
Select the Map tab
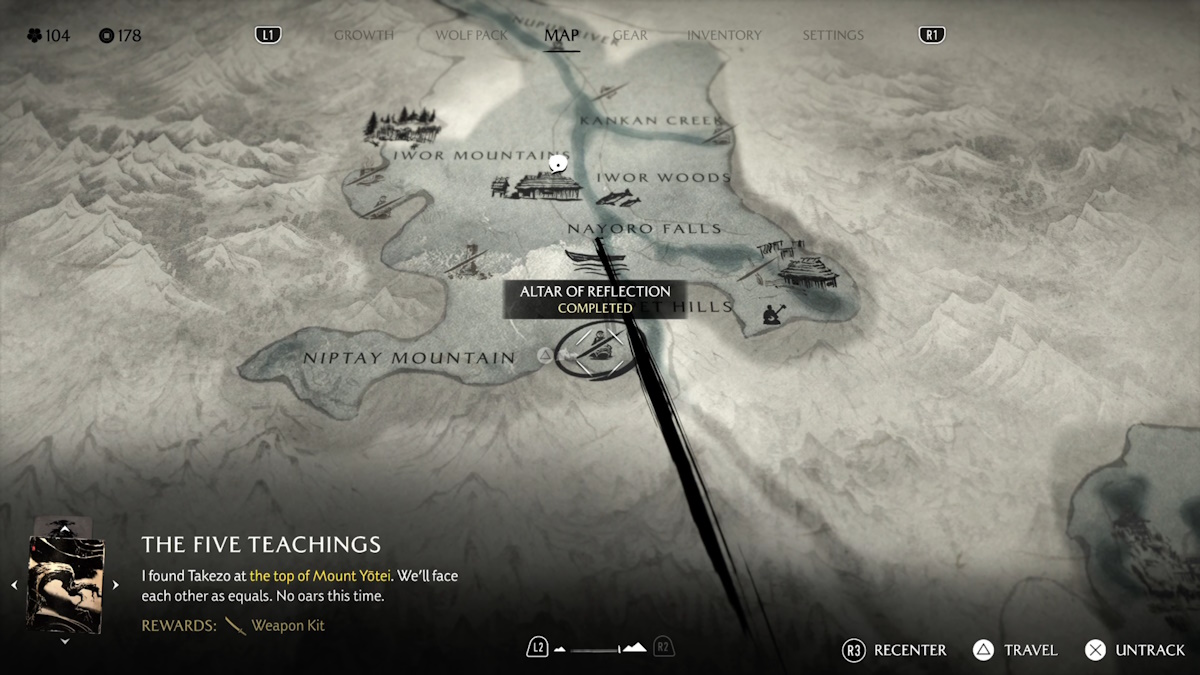(561, 35)
